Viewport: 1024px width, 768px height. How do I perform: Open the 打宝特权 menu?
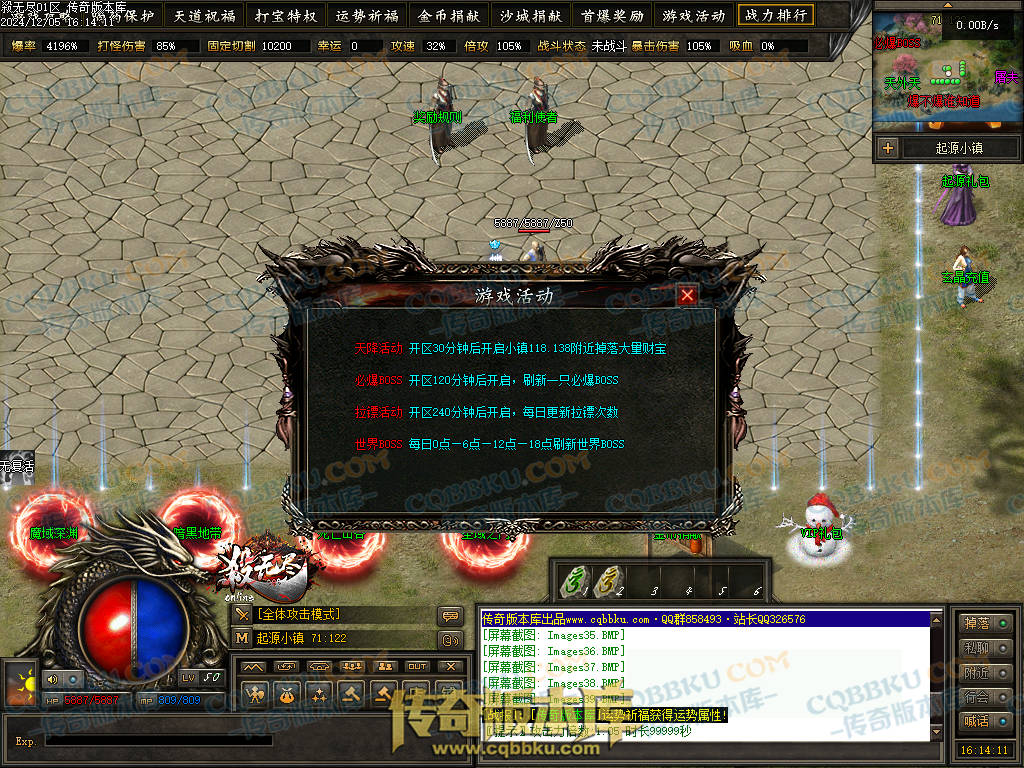click(x=286, y=15)
